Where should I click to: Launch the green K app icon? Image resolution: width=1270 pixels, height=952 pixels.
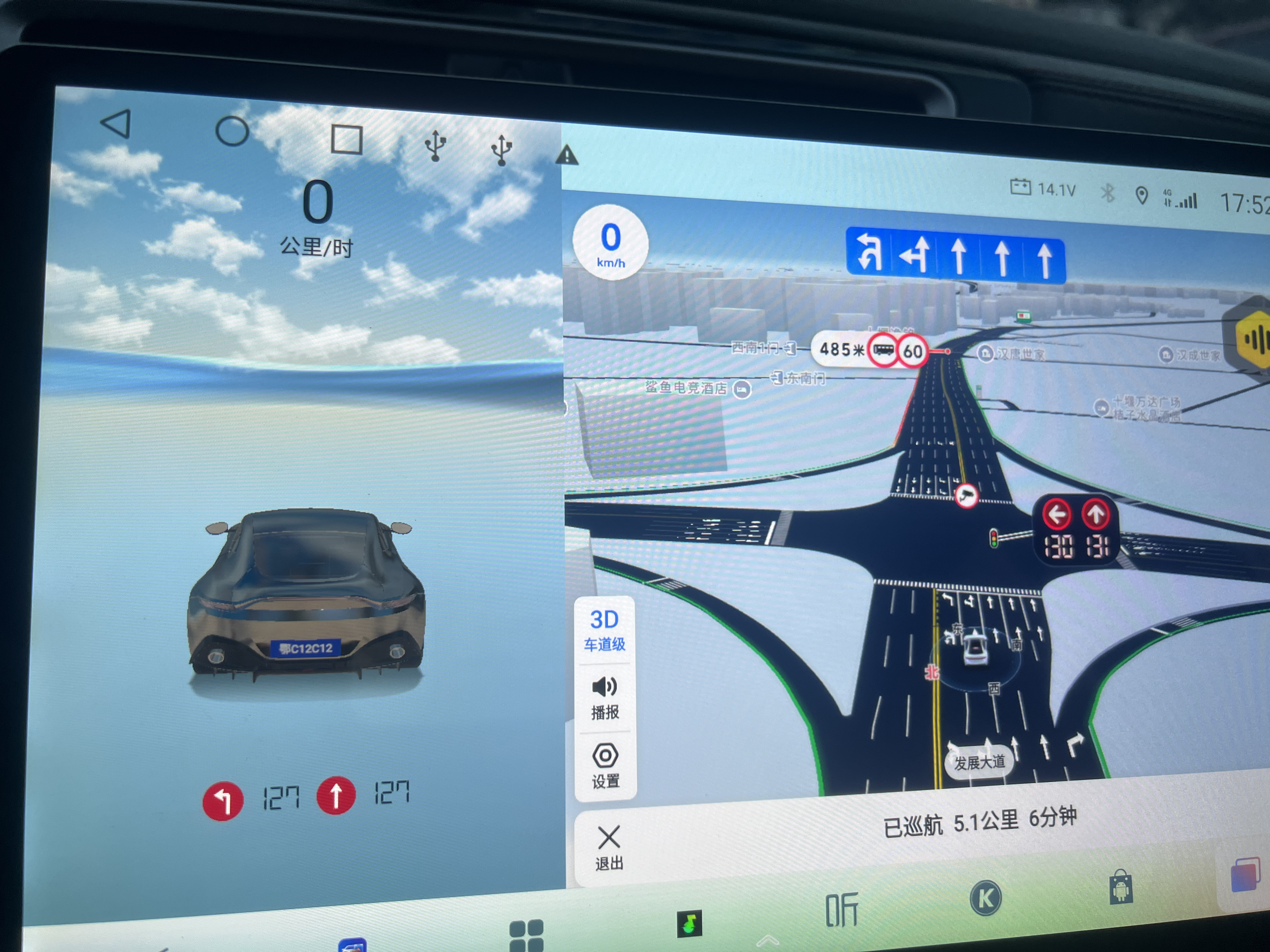tap(985, 898)
